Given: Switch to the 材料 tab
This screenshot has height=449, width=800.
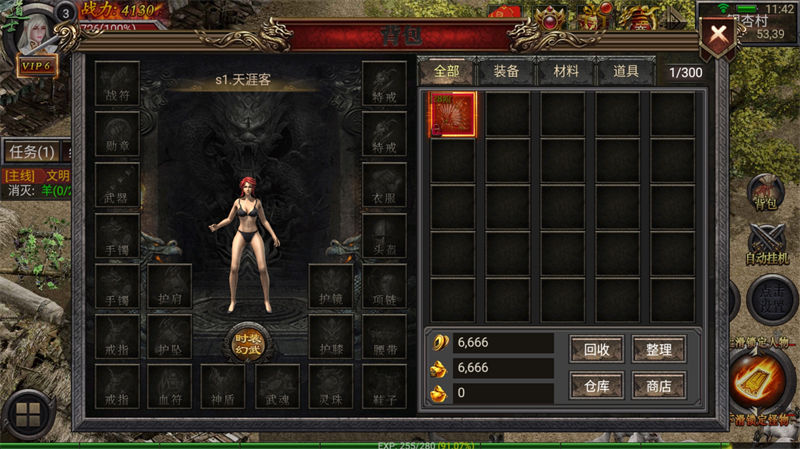Looking at the screenshot, I should (x=558, y=72).
